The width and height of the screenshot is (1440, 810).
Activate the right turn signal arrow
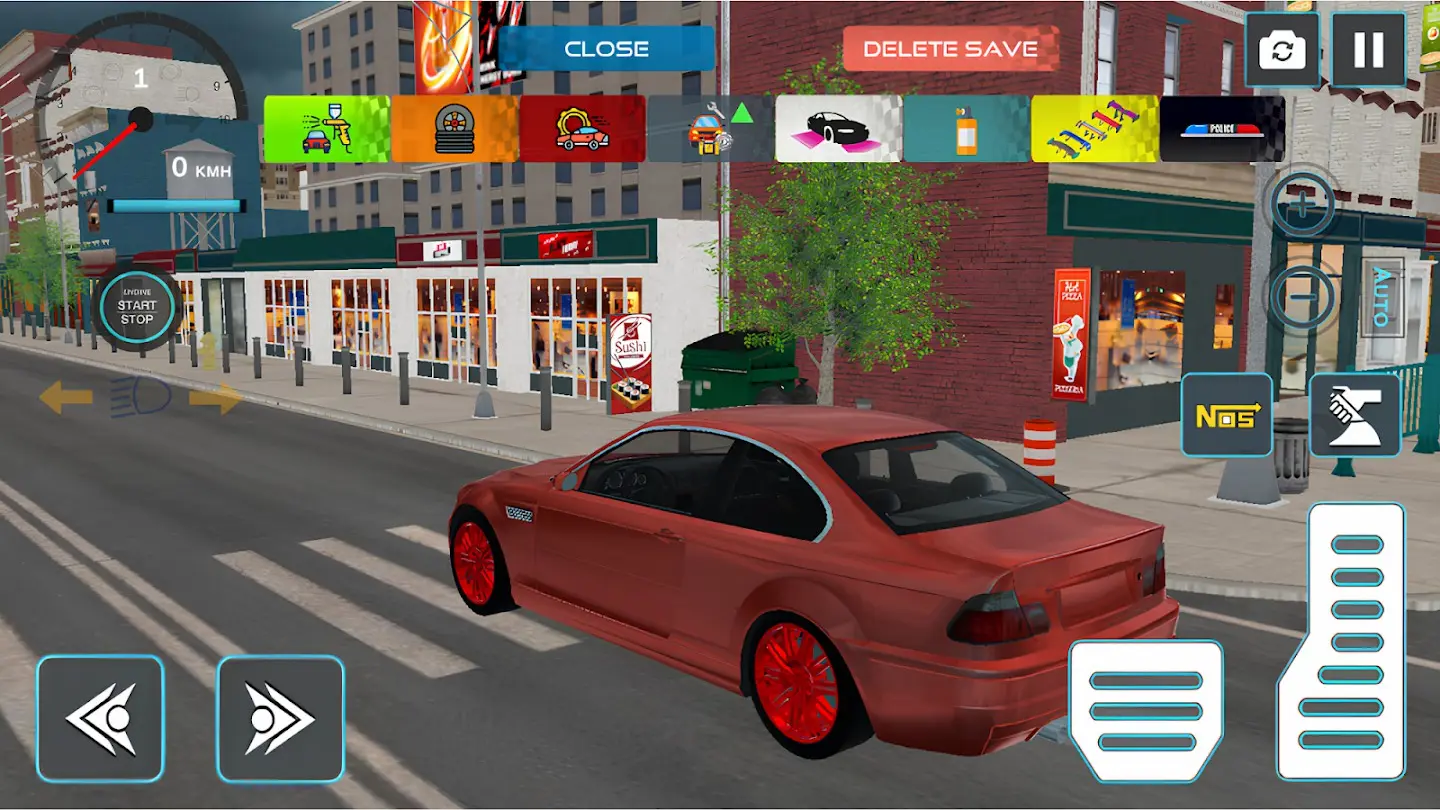215,398
